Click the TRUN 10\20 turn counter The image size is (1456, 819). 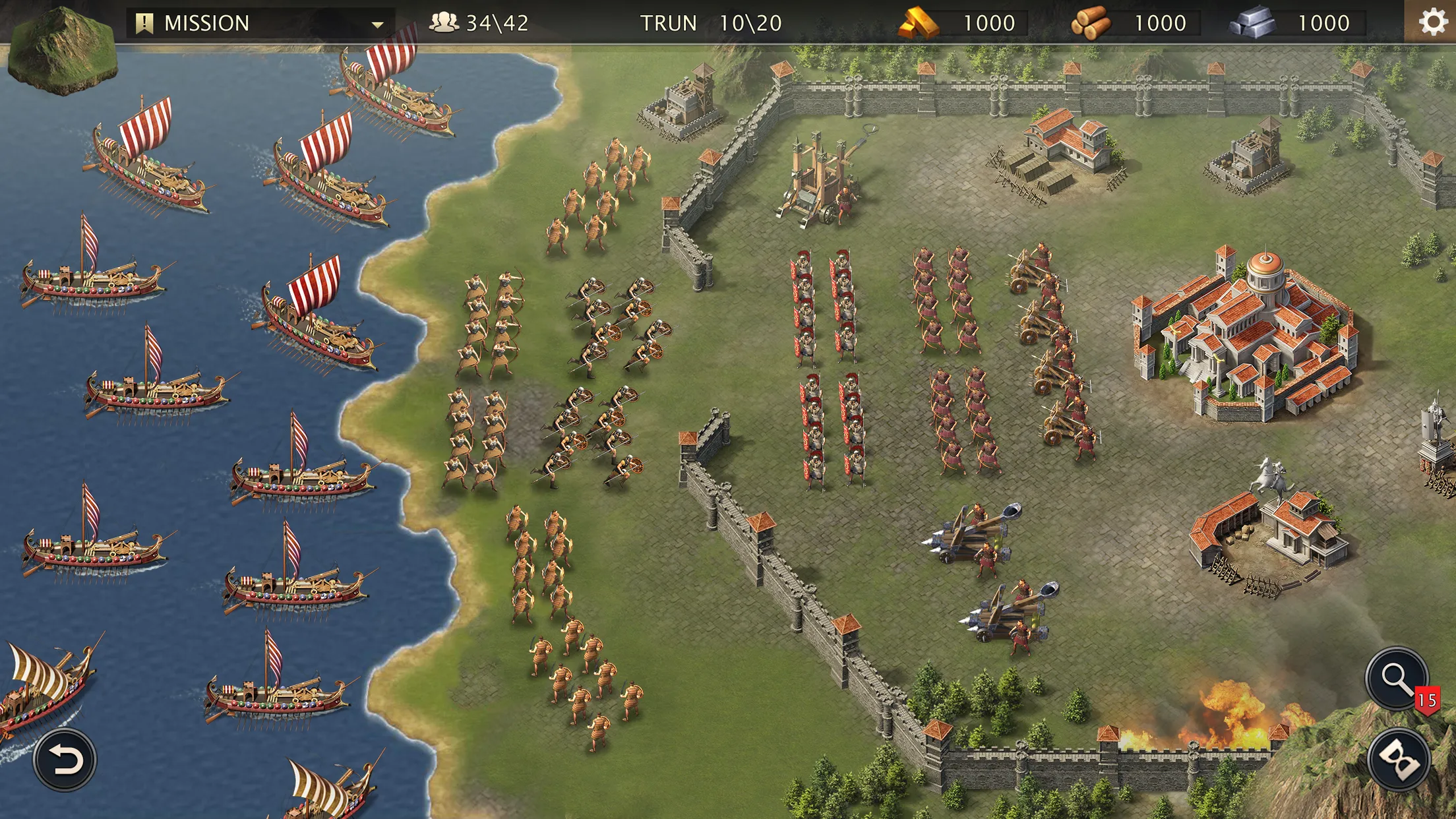click(710, 23)
